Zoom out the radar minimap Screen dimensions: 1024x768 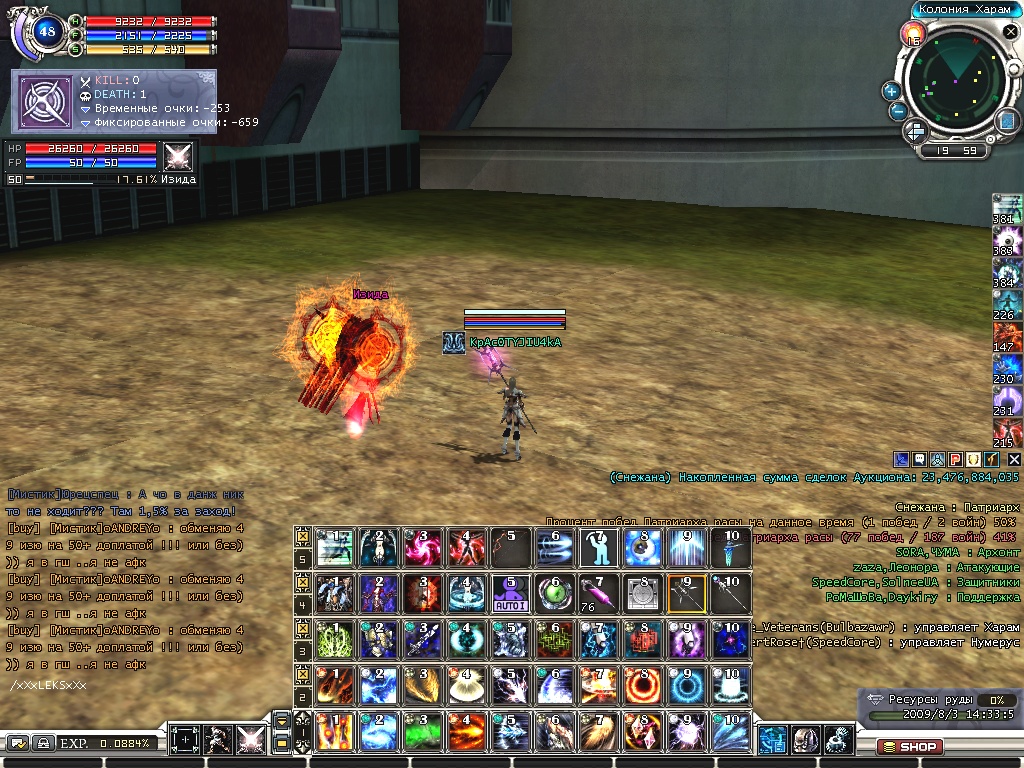pyautogui.click(x=898, y=111)
